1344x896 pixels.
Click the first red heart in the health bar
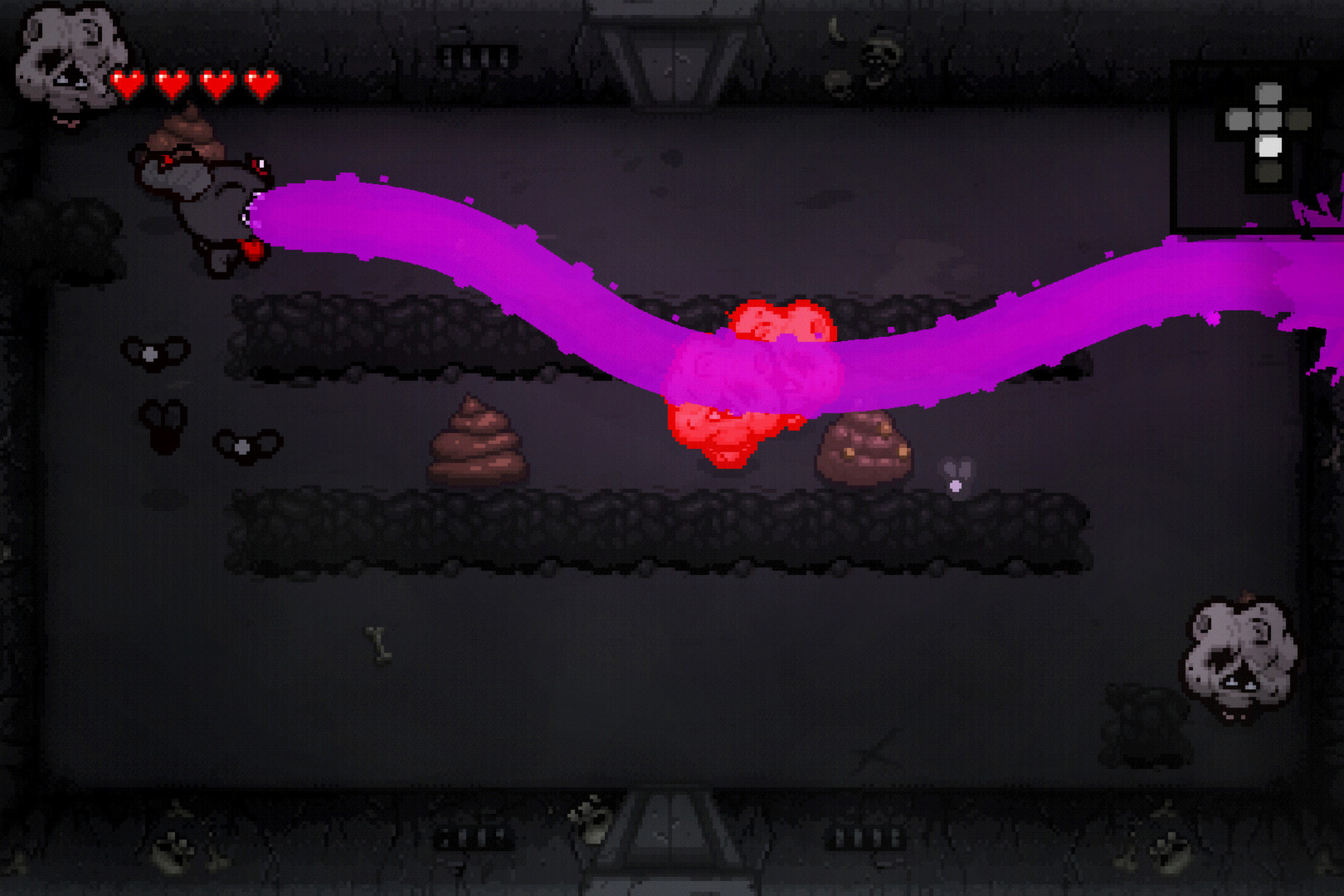[x=129, y=83]
